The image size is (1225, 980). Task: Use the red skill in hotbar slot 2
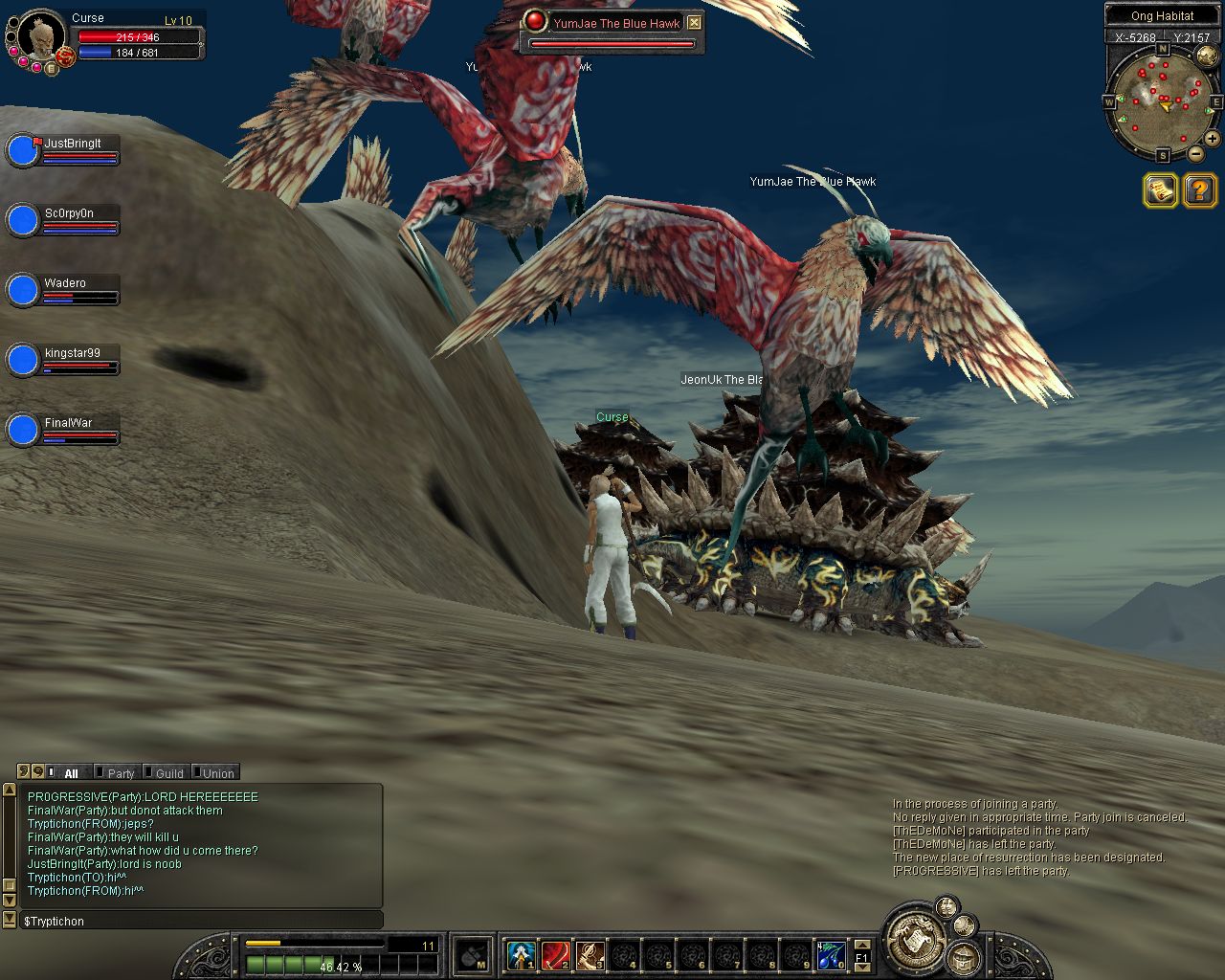(556, 954)
